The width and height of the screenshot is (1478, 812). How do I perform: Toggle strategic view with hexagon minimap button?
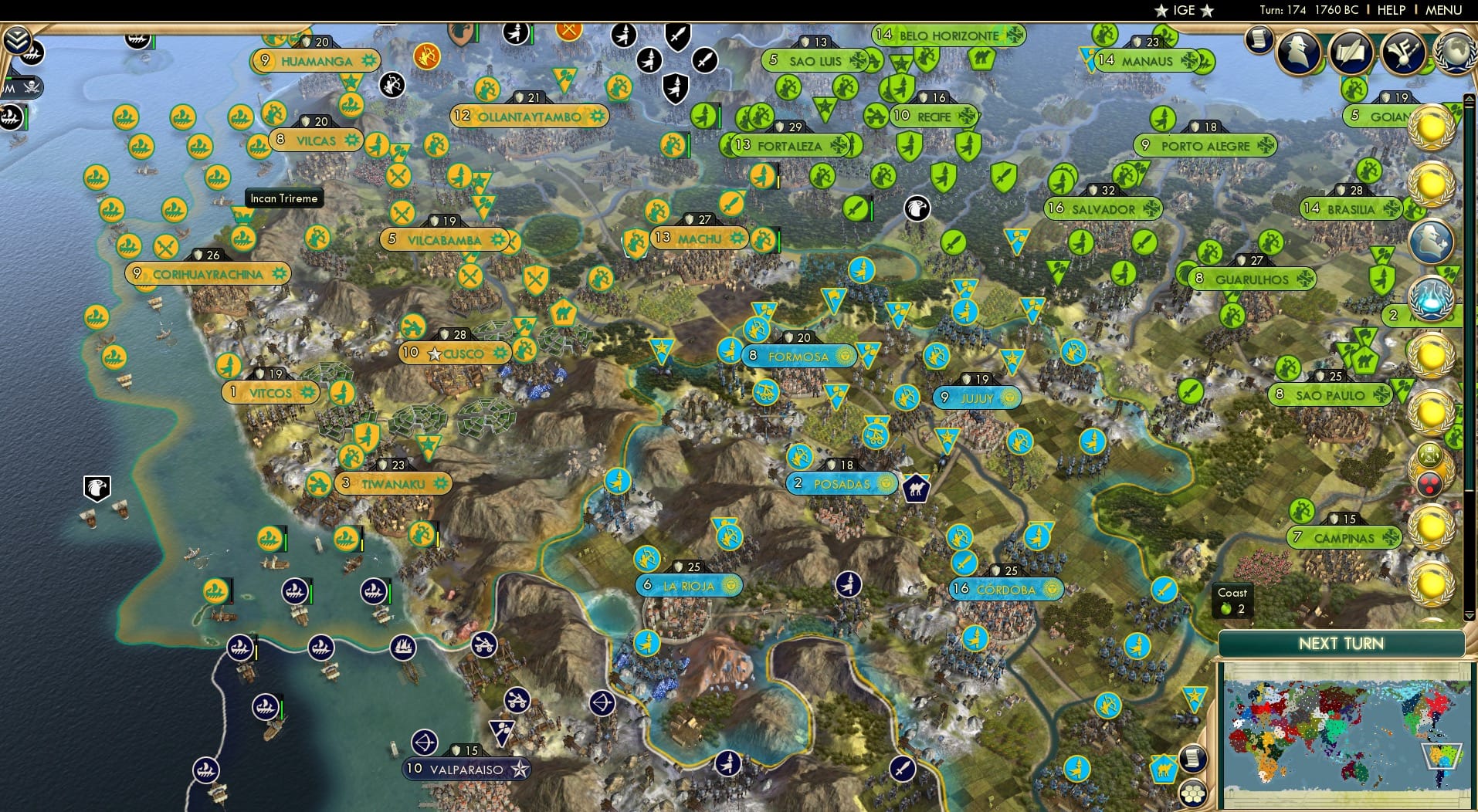[x=1194, y=795]
